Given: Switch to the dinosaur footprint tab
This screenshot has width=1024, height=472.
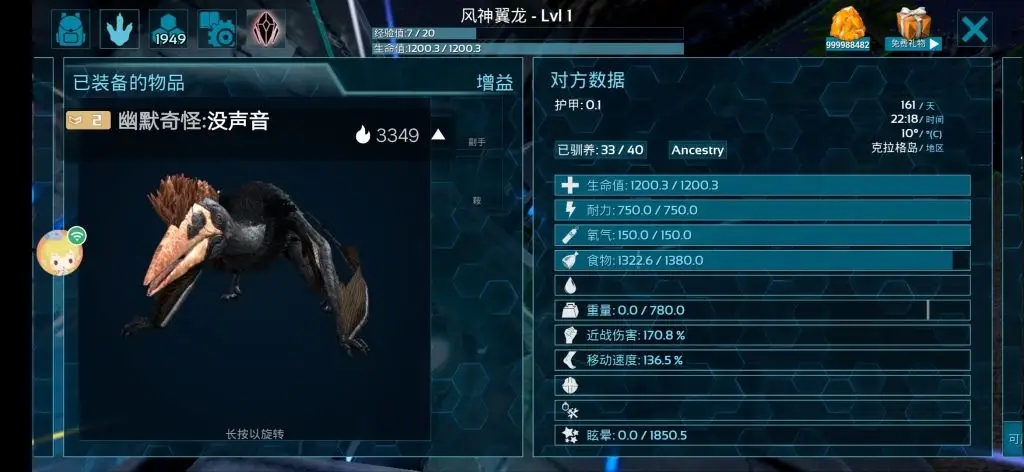Looking at the screenshot, I should (x=120, y=29).
